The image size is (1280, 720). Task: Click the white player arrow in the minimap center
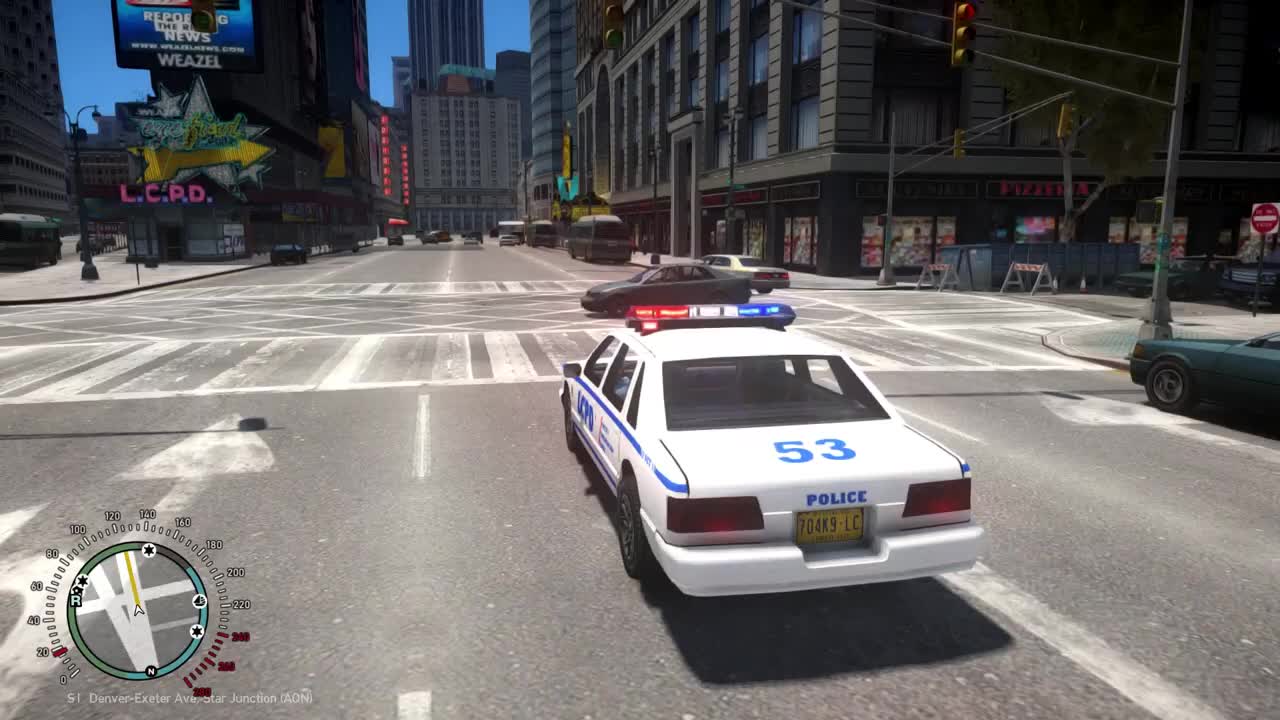point(137,610)
